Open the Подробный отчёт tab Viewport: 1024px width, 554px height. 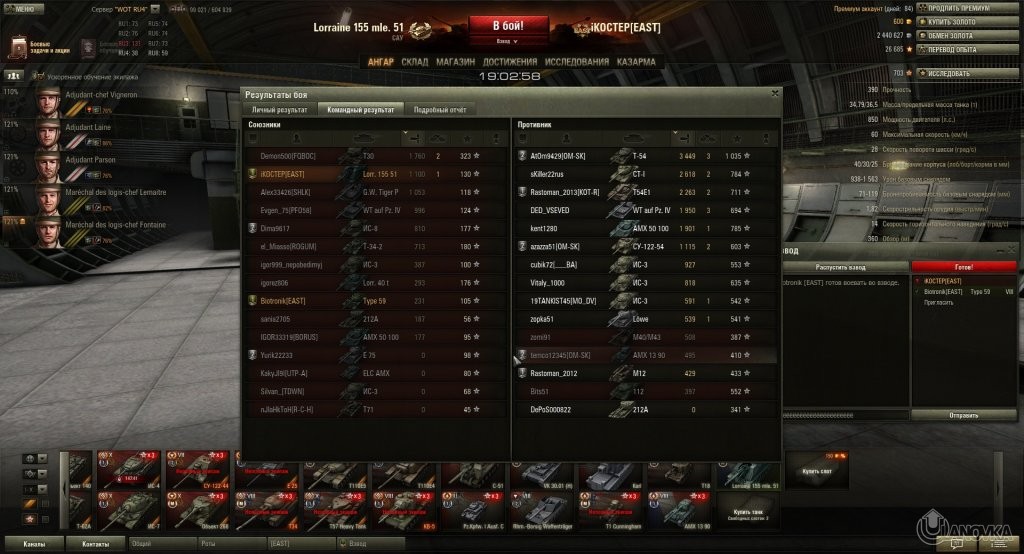click(x=439, y=109)
